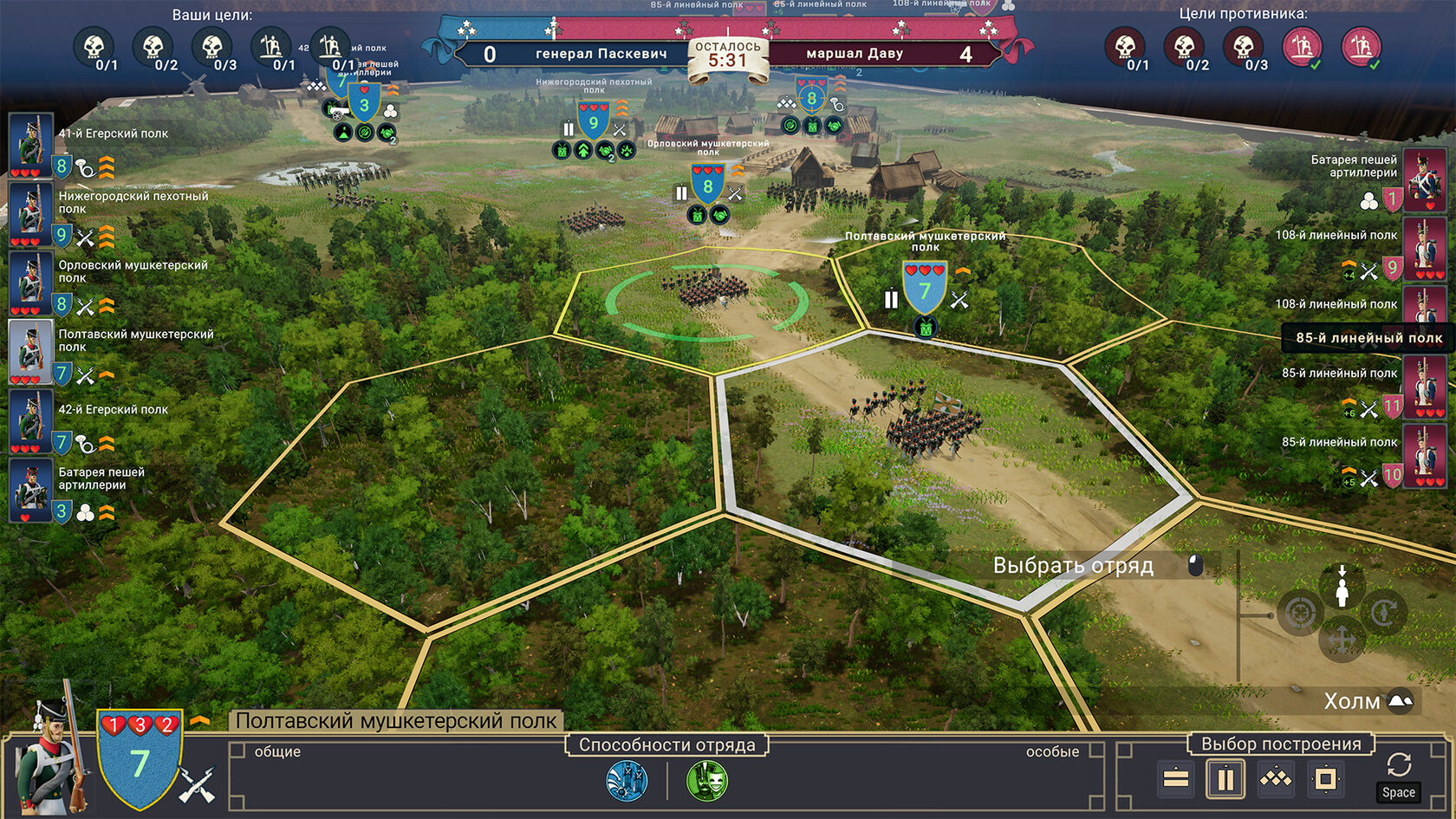Switch to the scattered diamond skirmish formation
This screenshot has height=819, width=1456.
point(1276,779)
